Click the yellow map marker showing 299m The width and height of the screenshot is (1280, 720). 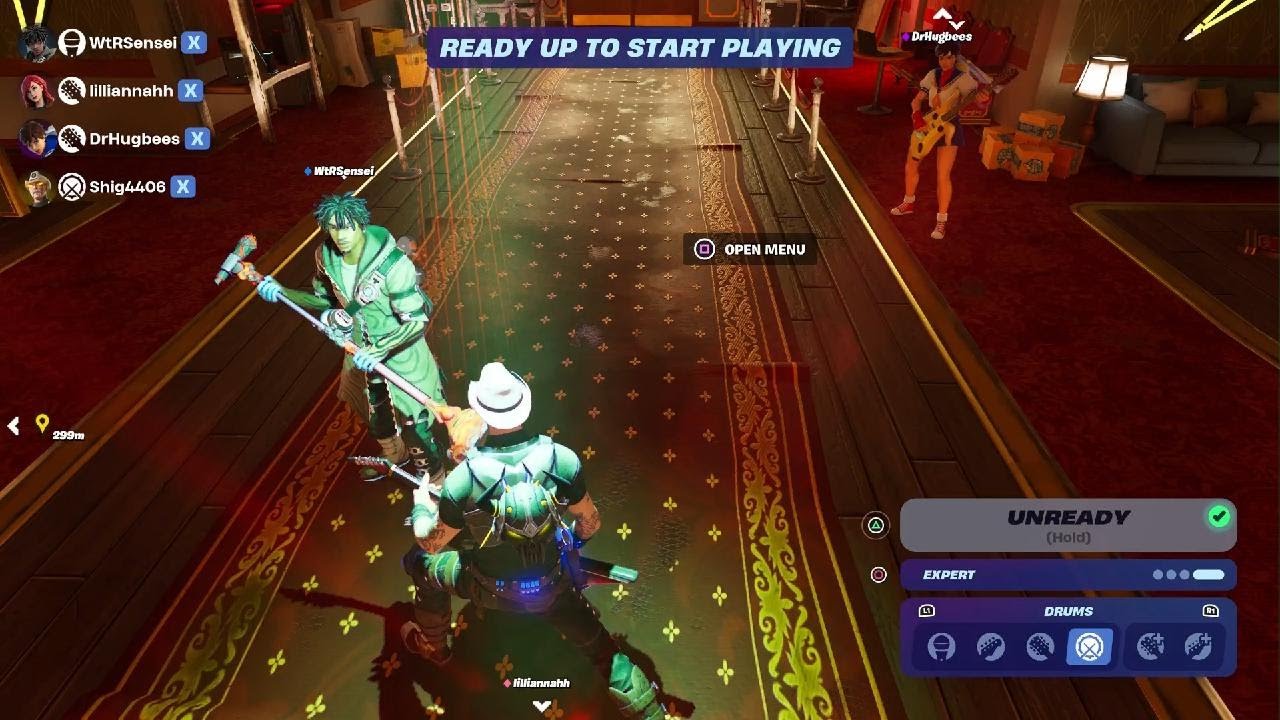tap(42, 424)
